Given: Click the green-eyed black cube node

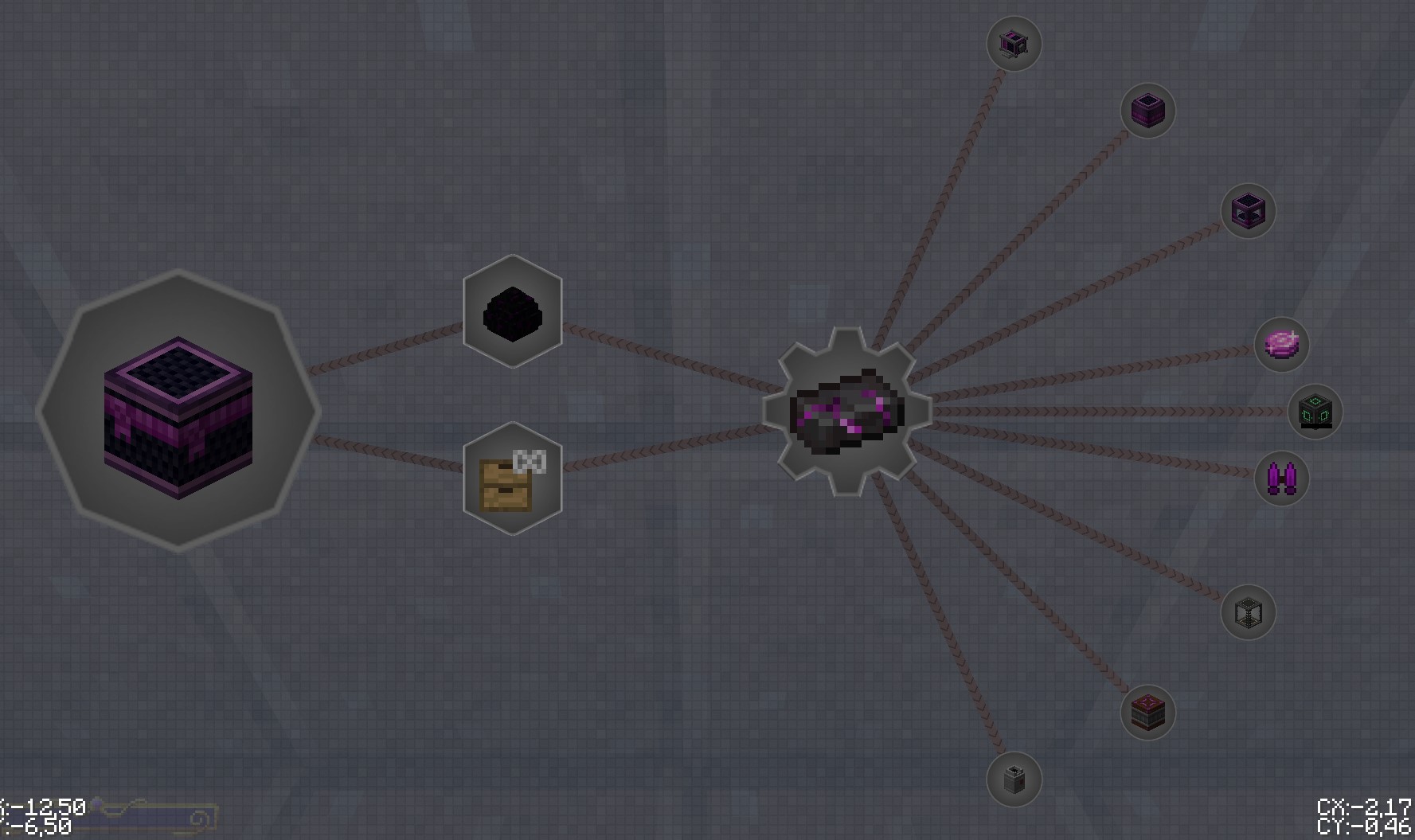Looking at the screenshot, I should 1315,412.
